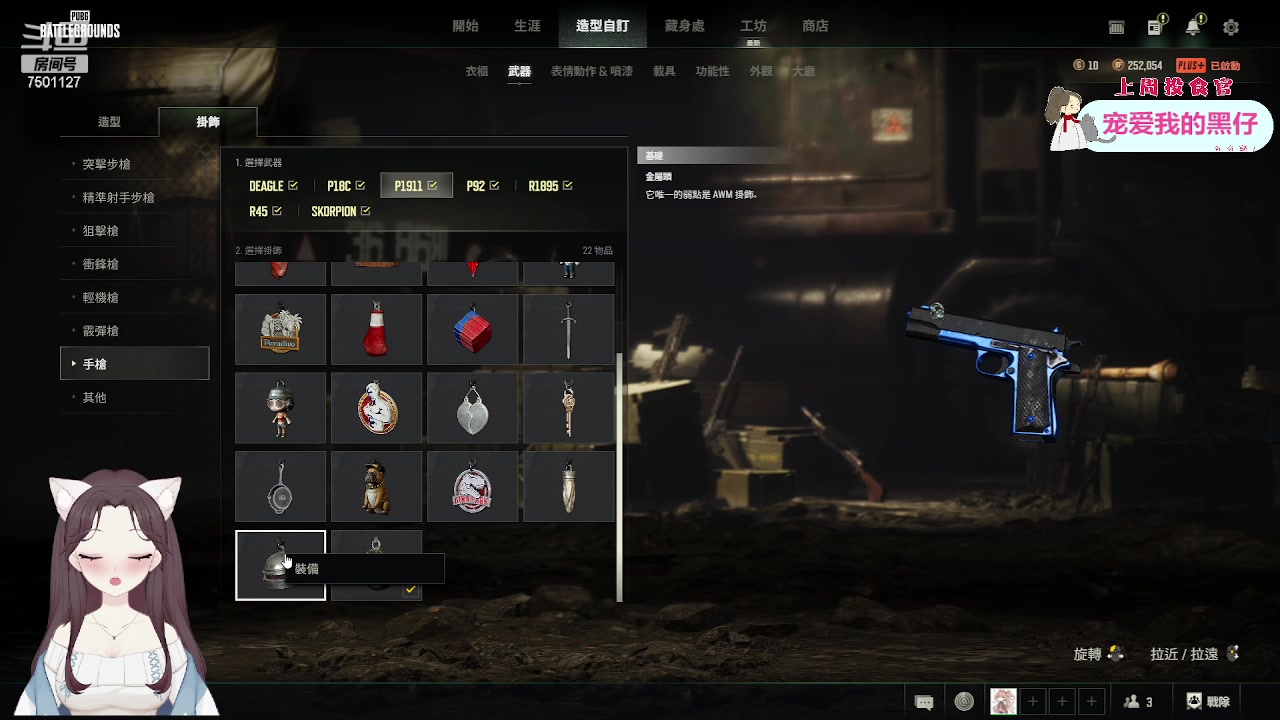Pick the 突擊步槍 assault rifle category
Image resolution: width=1280 pixels, height=720 pixels.
(107, 164)
